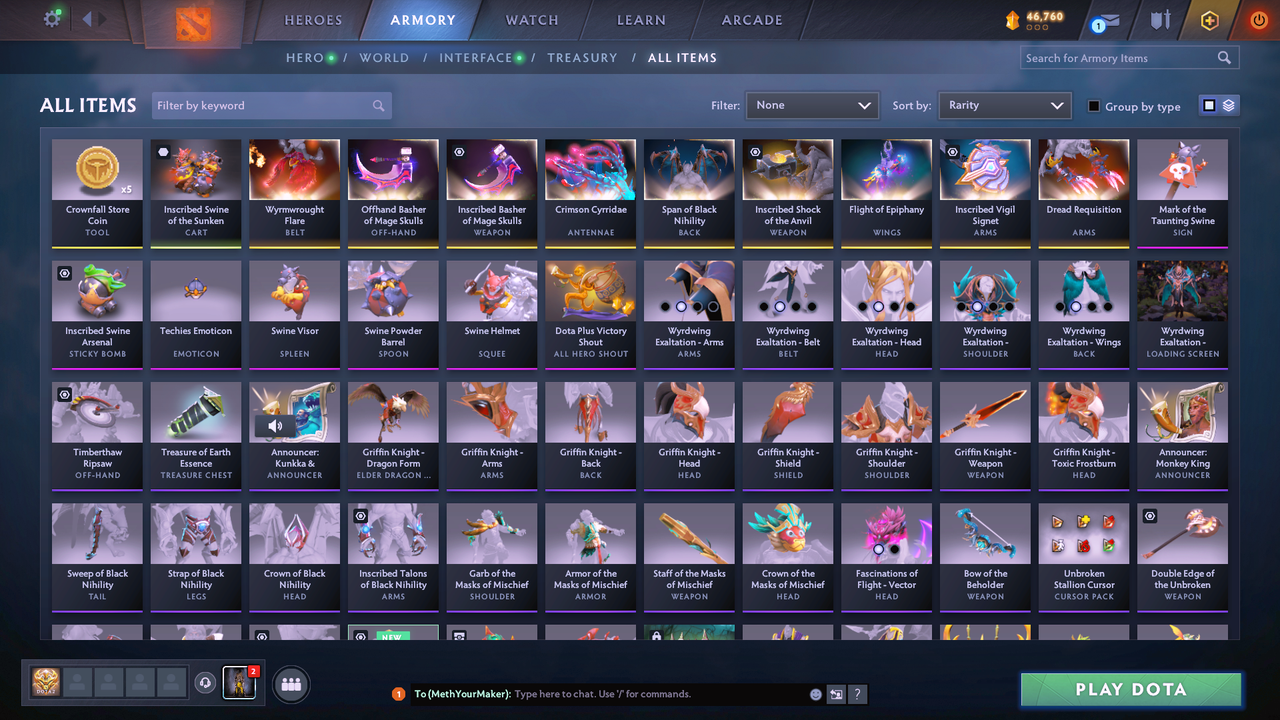
Task: Open the party group icon next to hero portrait
Action: coord(290,684)
